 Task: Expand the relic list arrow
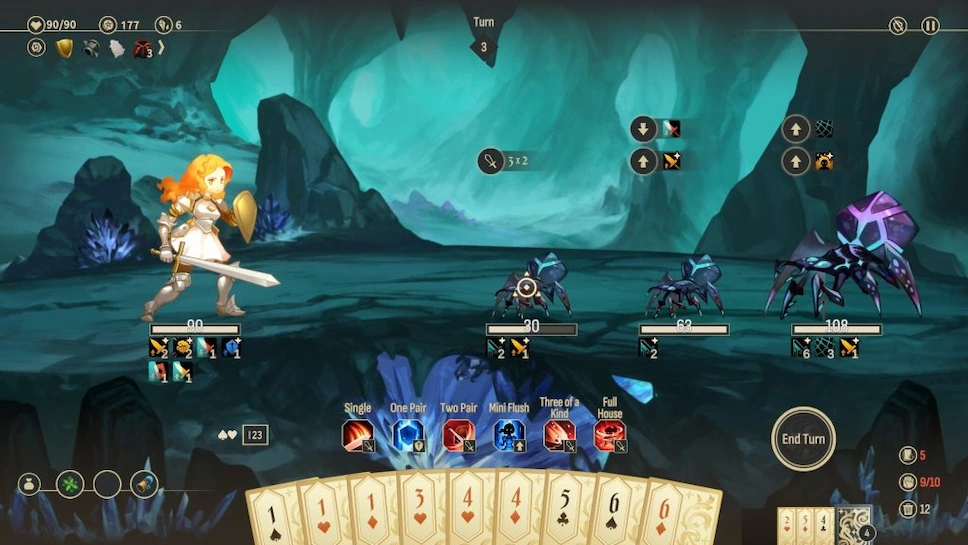coord(161,47)
